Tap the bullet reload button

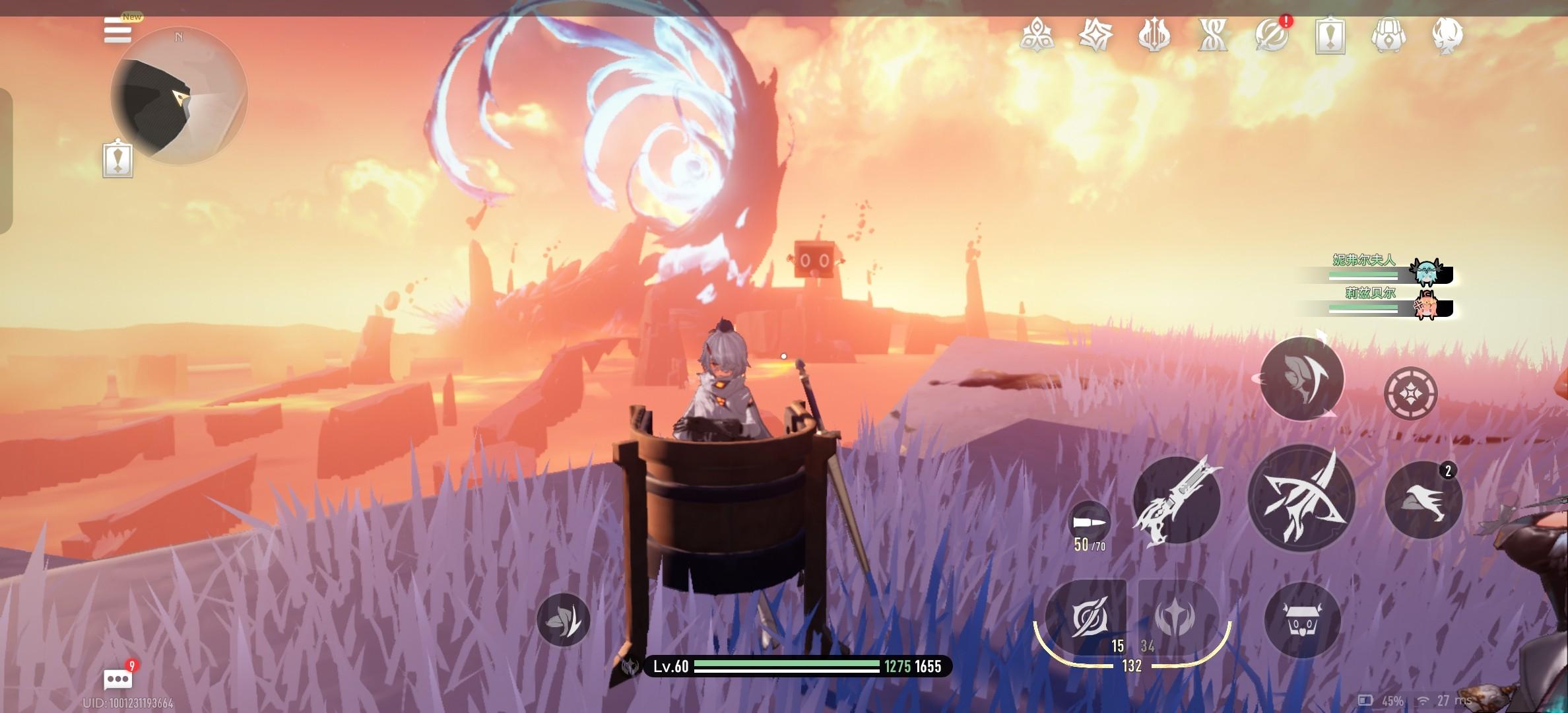[1089, 523]
